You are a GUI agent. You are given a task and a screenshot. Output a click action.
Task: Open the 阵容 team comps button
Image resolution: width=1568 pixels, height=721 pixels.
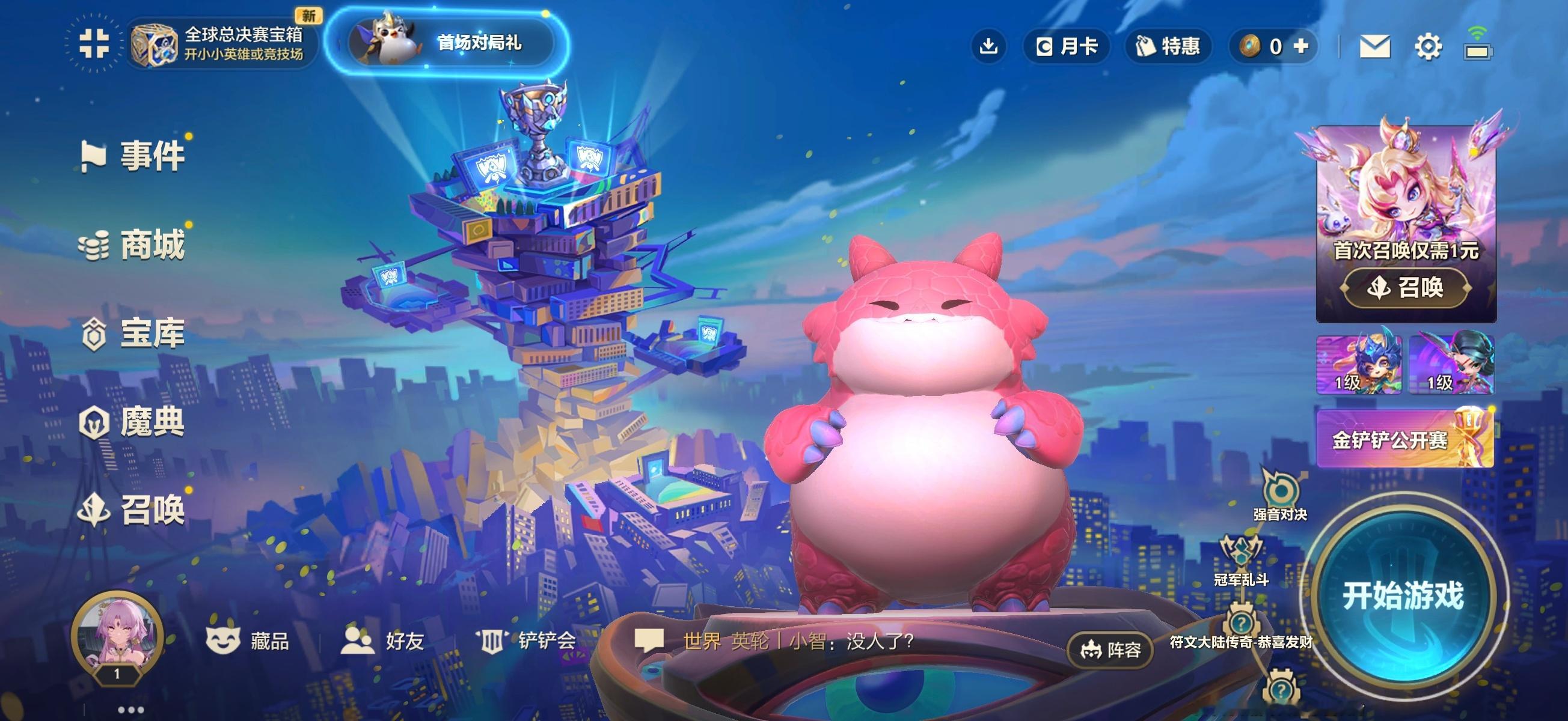[1110, 651]
